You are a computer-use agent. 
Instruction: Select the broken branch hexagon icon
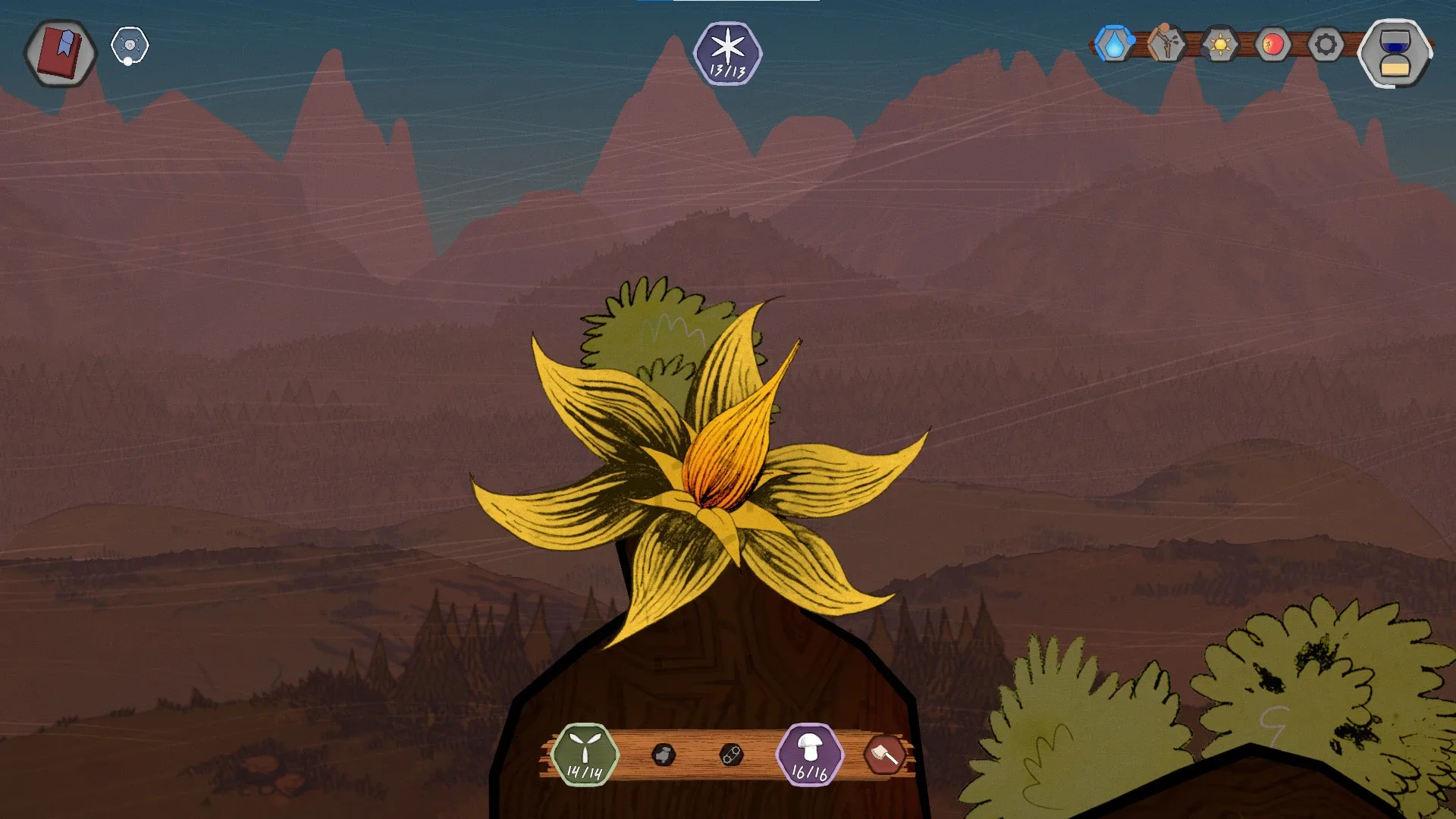[x=1166, y=45]
